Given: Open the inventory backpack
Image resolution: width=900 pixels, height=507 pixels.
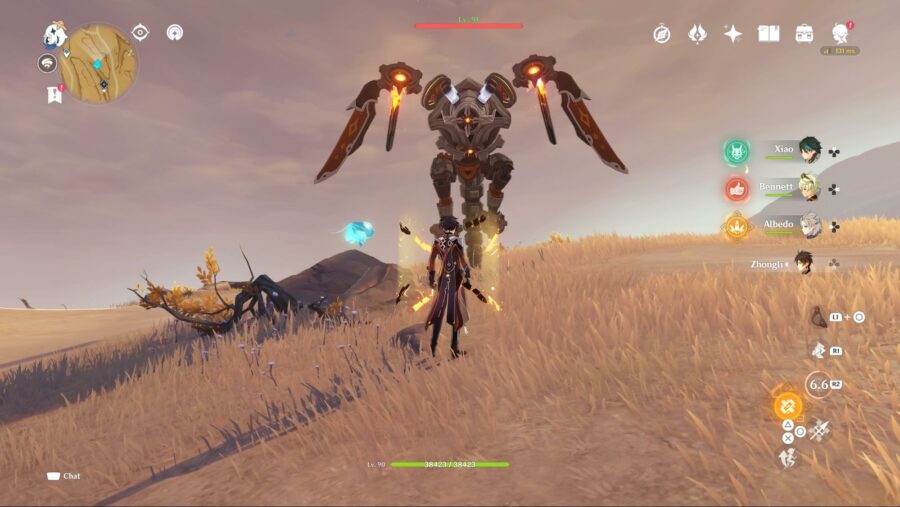Looking at the screenshot, I should coord(804,34).
